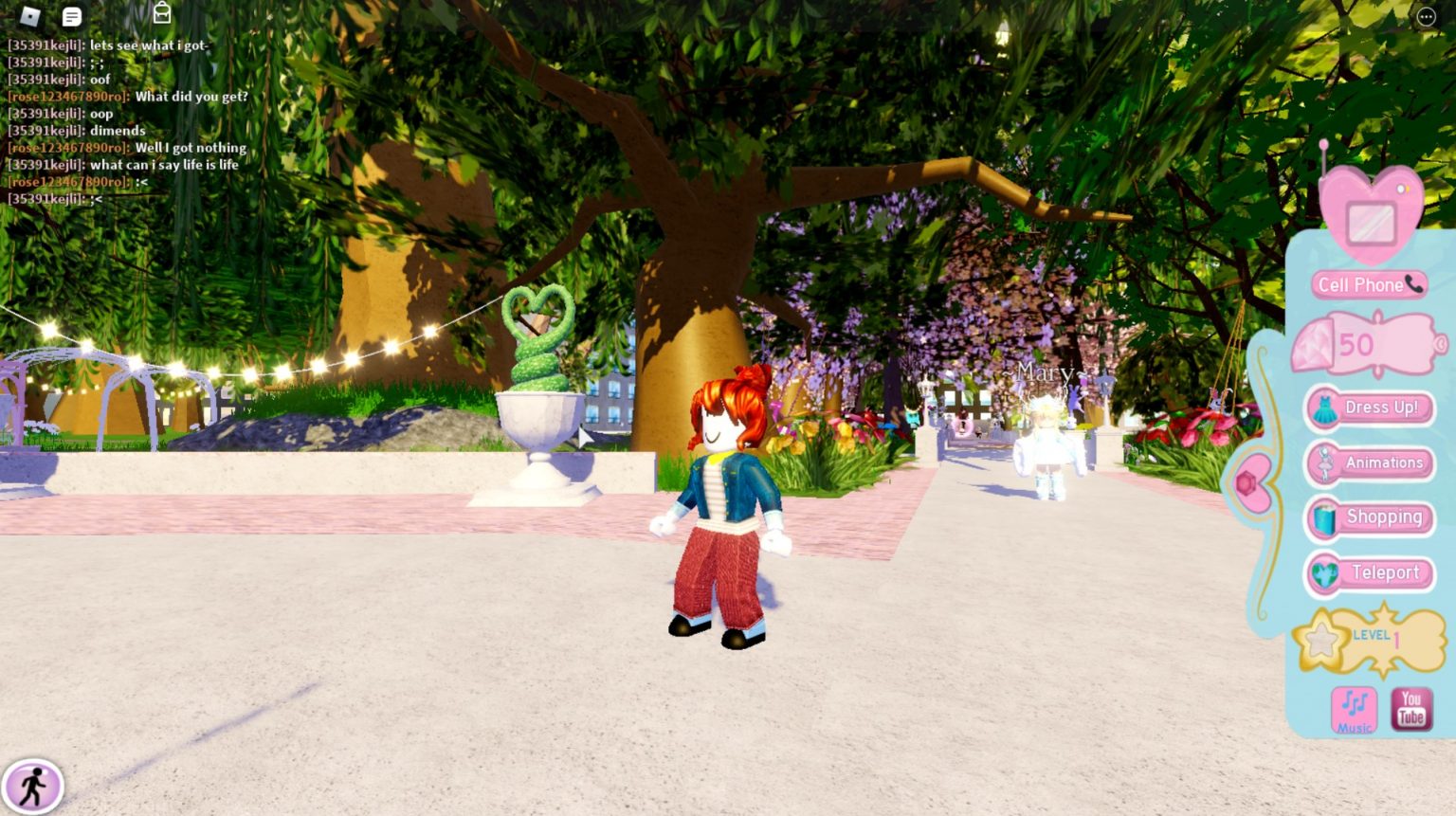Click the Dress Up dress icon
The width and height of the screenshot is (1456, 816).
(1324, 407)
